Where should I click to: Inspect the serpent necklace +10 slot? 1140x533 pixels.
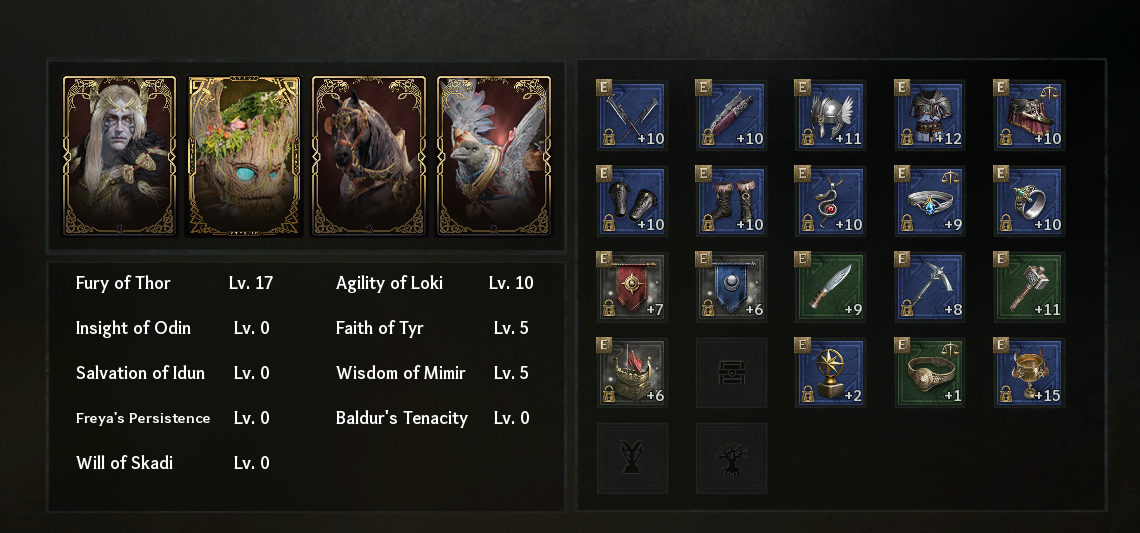[830, 201]
